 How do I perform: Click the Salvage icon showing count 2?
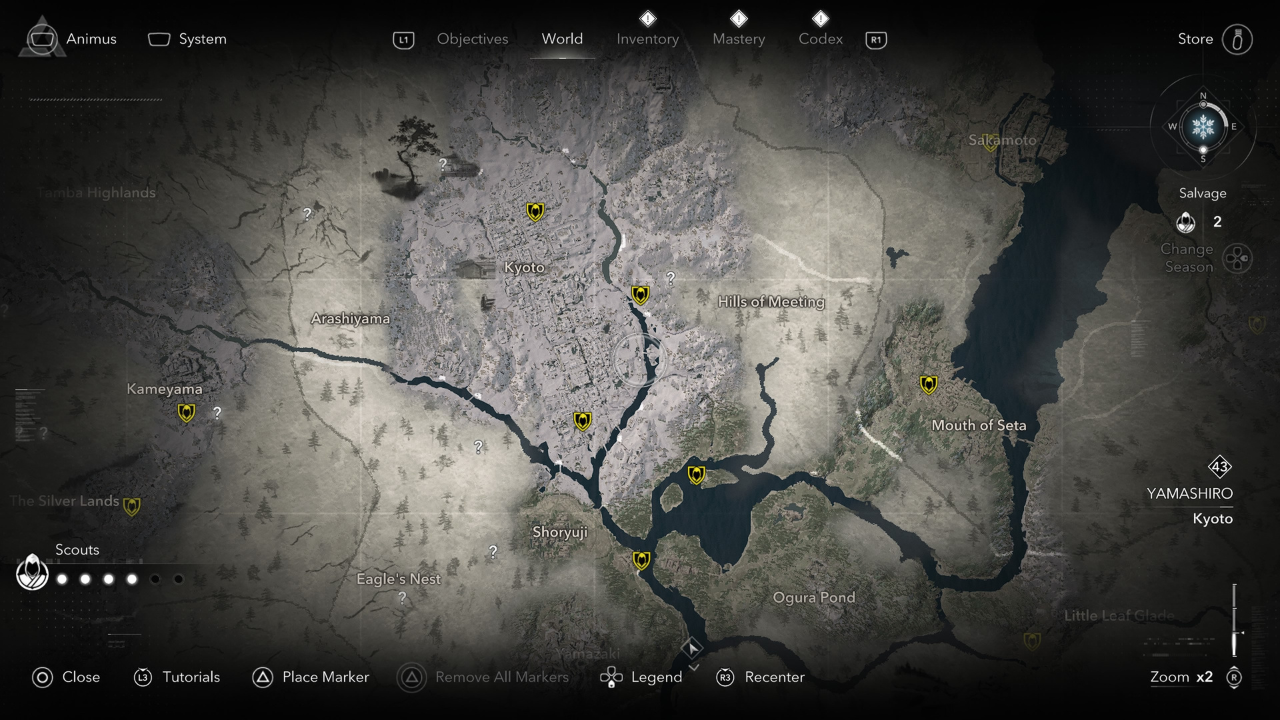click(1186, 222)
